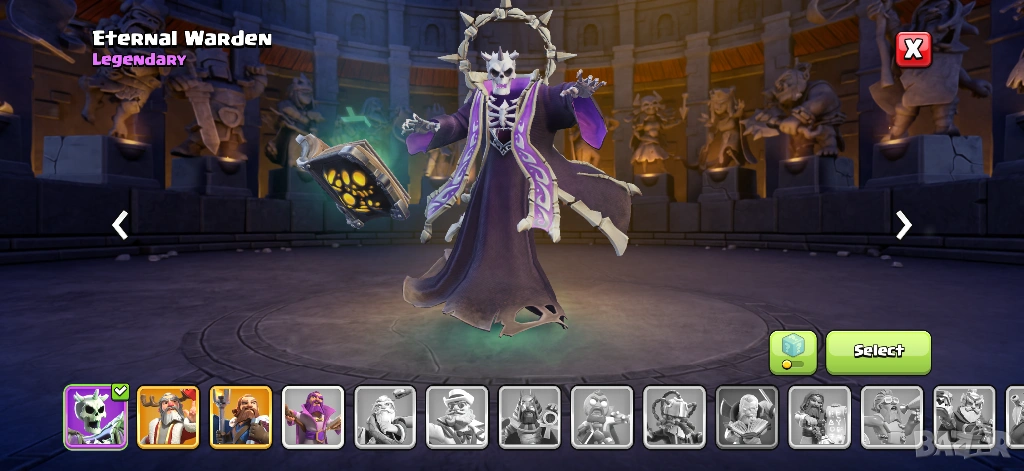The image size is (1024, 471).
Task: Select the locked captain hat Warden skin
Action: (458, 416)
